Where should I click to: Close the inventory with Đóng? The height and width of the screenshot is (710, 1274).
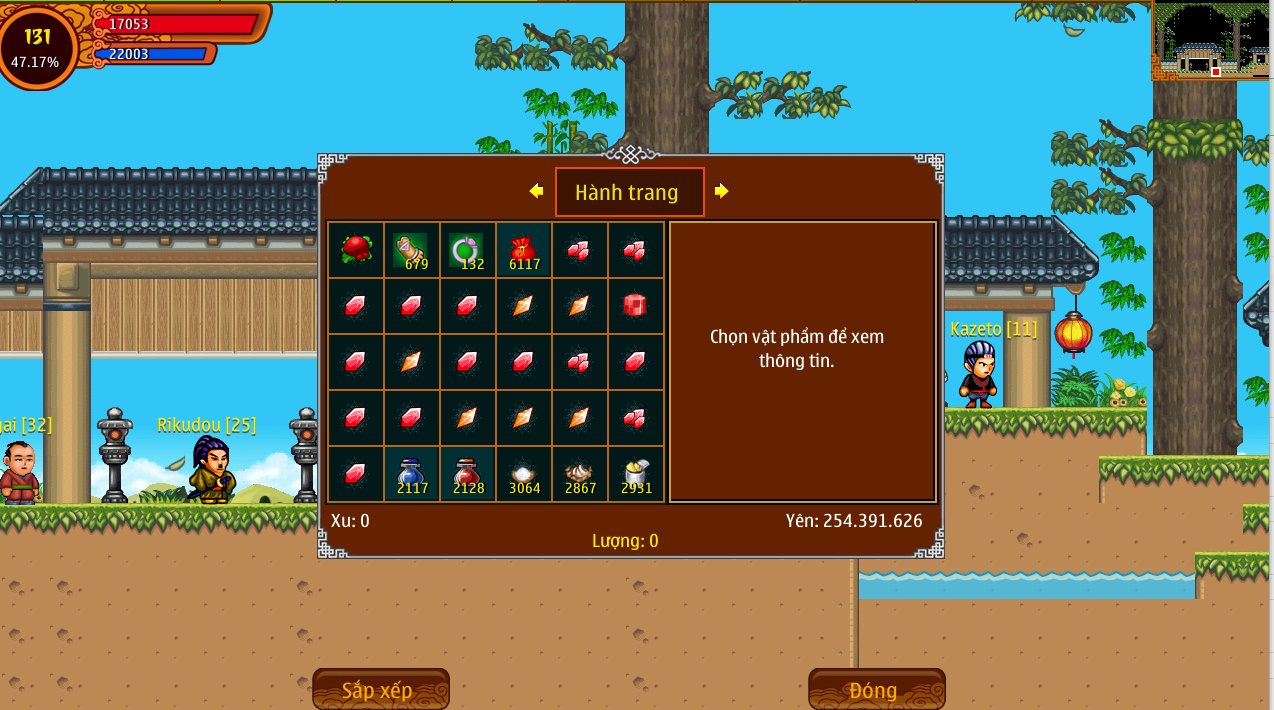(876, 690)
